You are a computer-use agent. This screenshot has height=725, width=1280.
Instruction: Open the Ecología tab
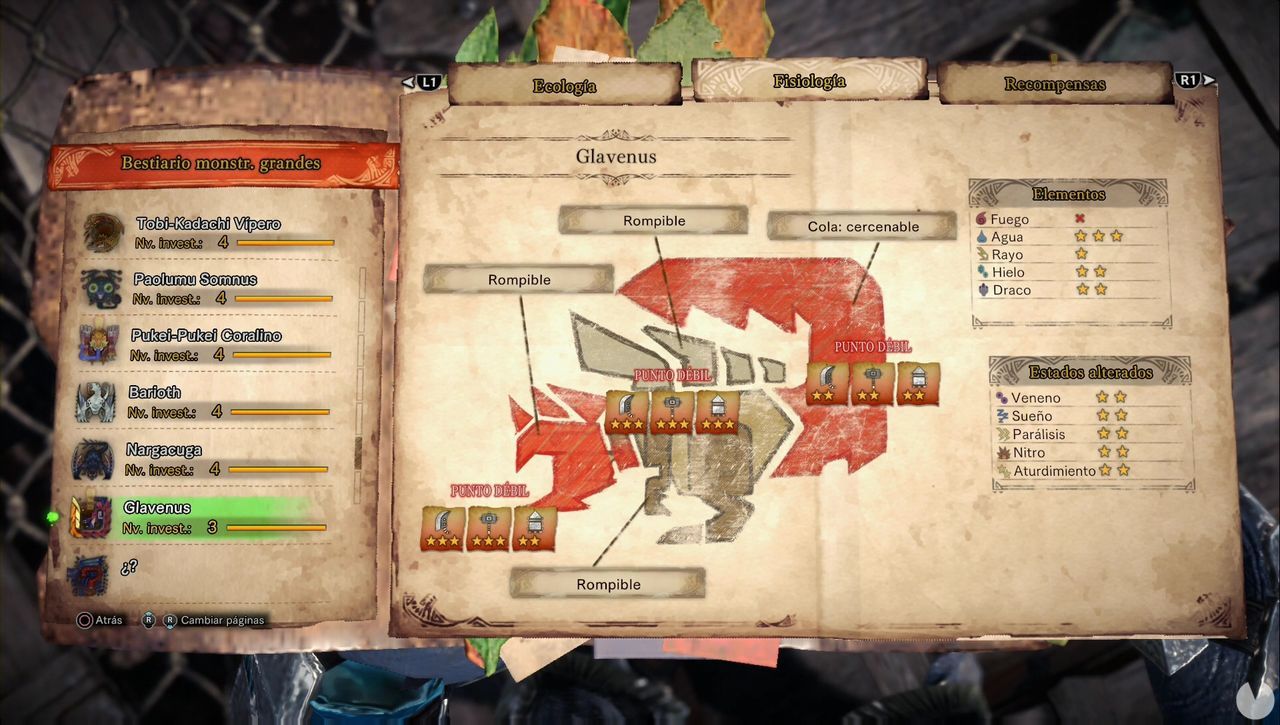564,87
